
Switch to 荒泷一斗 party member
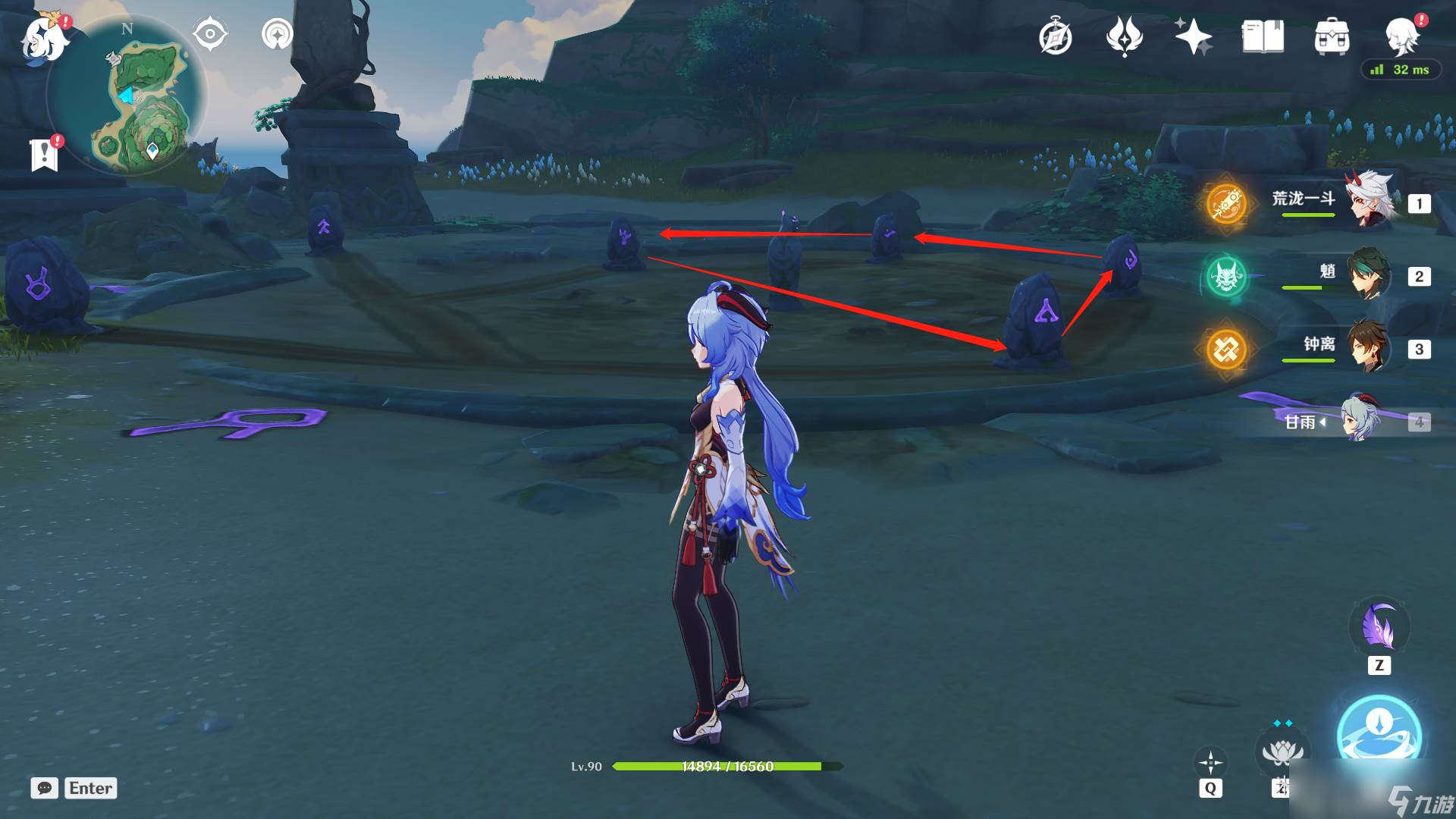[x=1371, y=200]
